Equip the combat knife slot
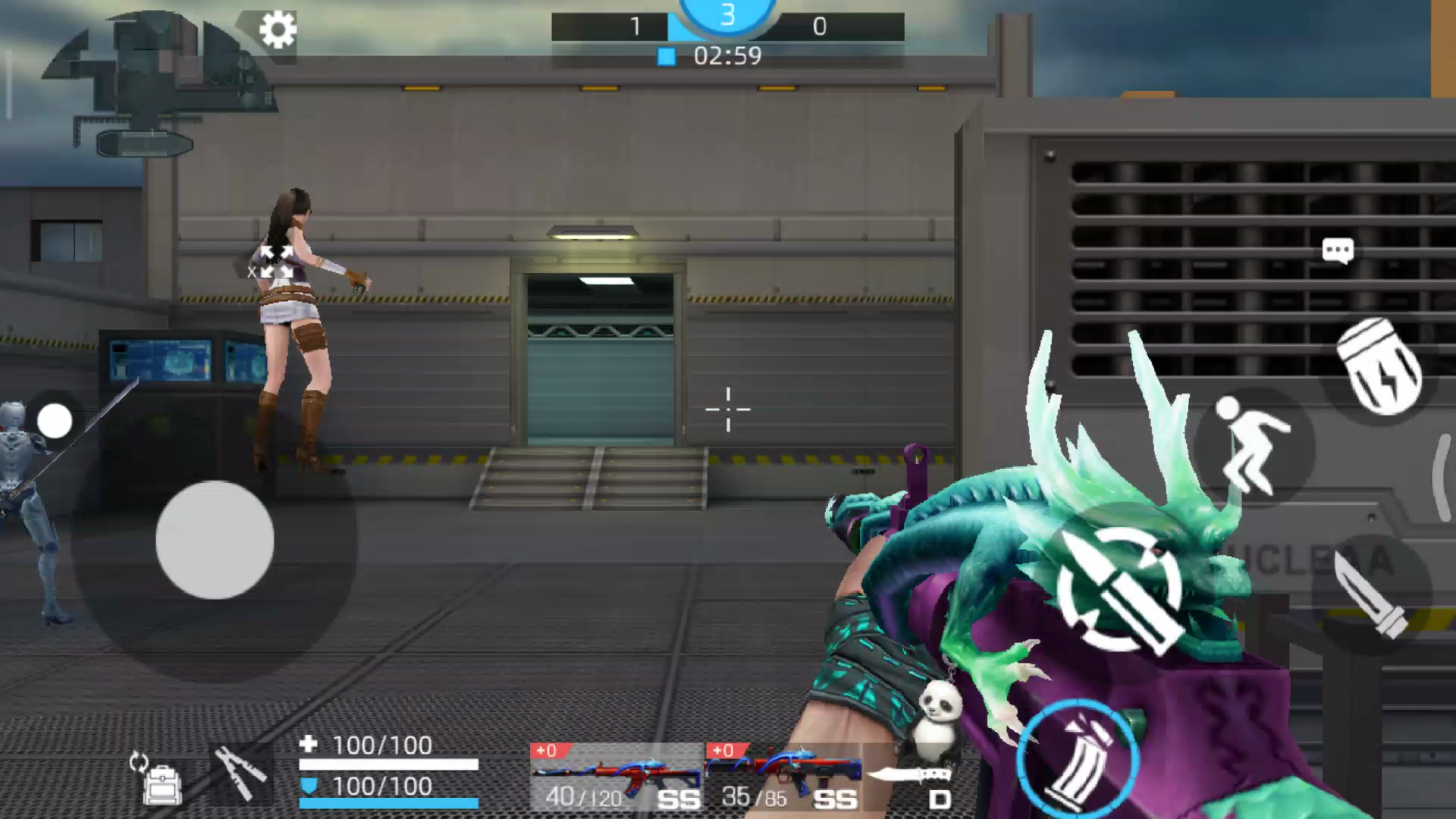Screen dimensions: 1456x819 tap(912, 779)
